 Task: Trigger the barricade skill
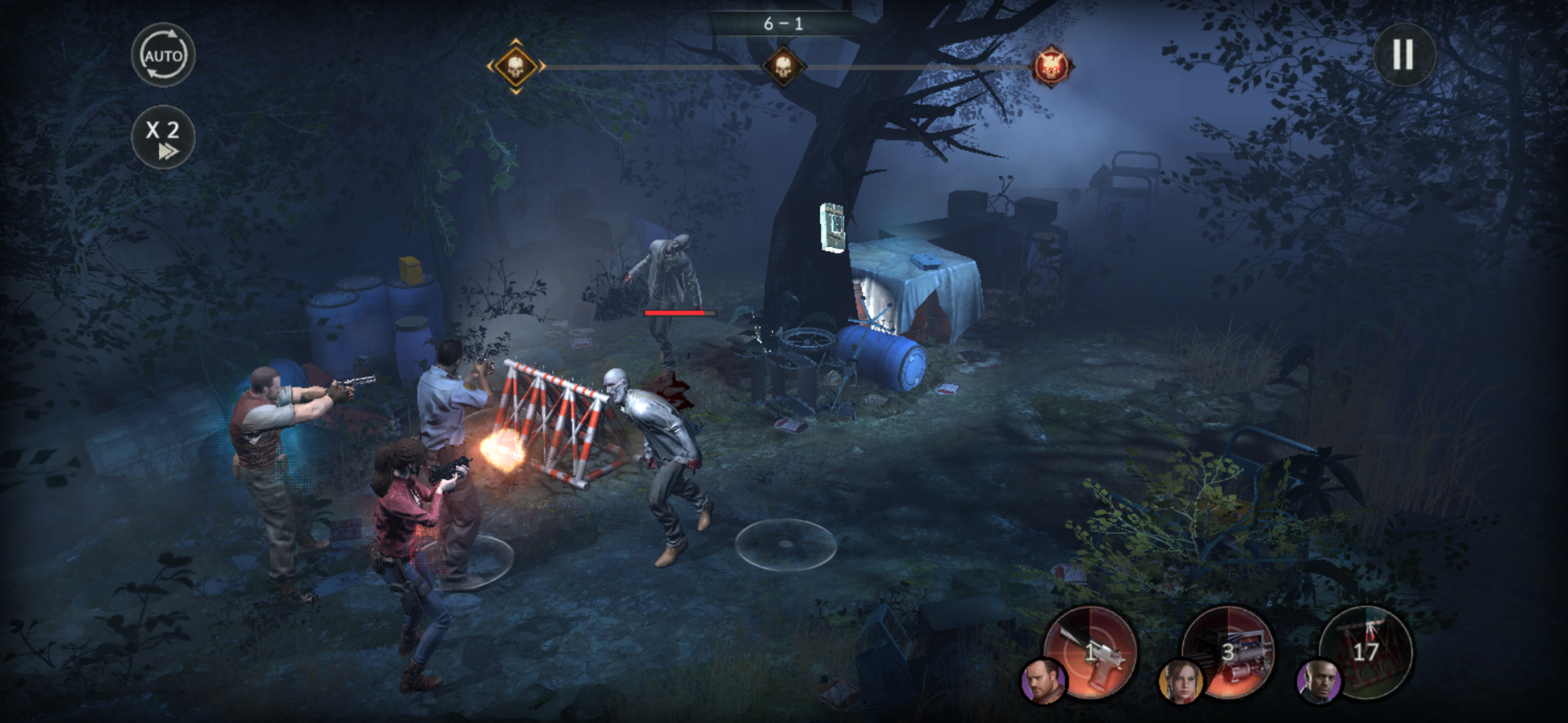[1366, 651]
